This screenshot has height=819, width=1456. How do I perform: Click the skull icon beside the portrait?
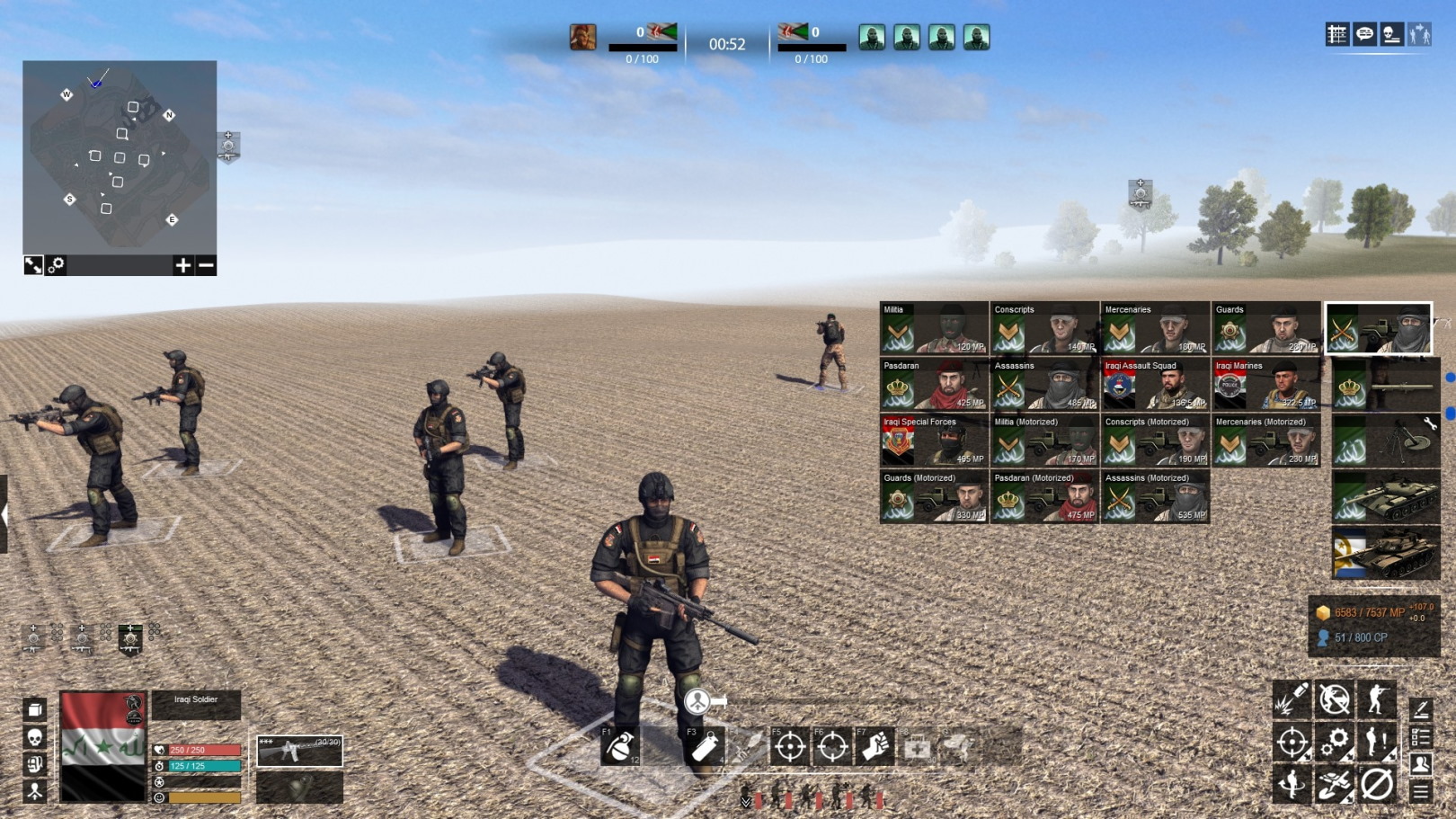pos(35,737)
